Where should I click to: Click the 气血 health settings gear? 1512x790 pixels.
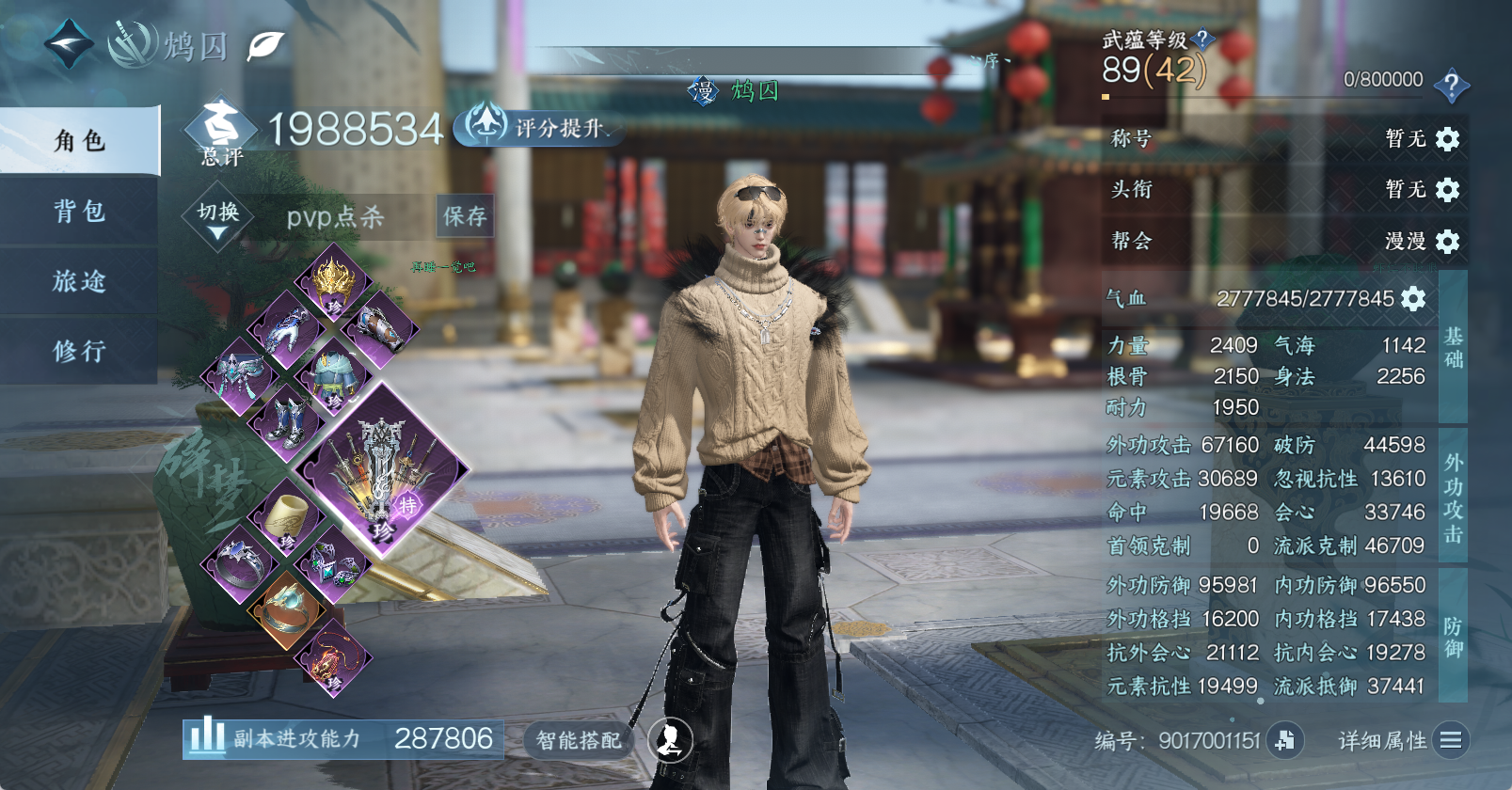click(x=1413, y=298)
